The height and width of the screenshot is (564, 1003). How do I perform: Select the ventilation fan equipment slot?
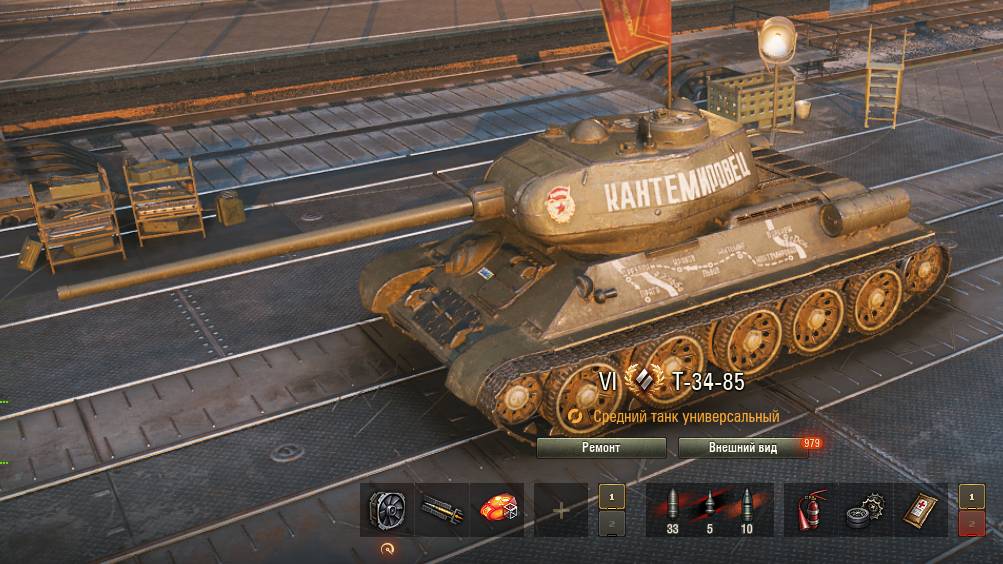pyautogui.click(x=386, y=510)
